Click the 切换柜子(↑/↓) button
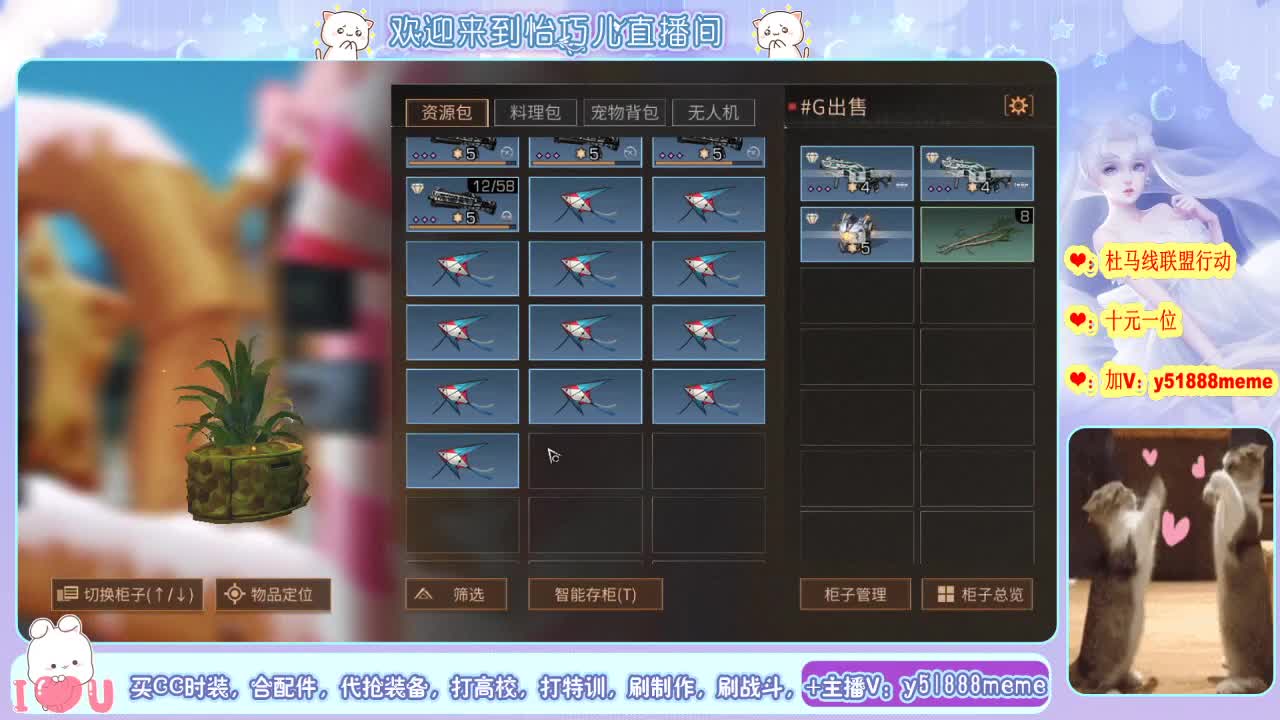1280x720 pixels. pyautogui.click(x=126, y=594)
